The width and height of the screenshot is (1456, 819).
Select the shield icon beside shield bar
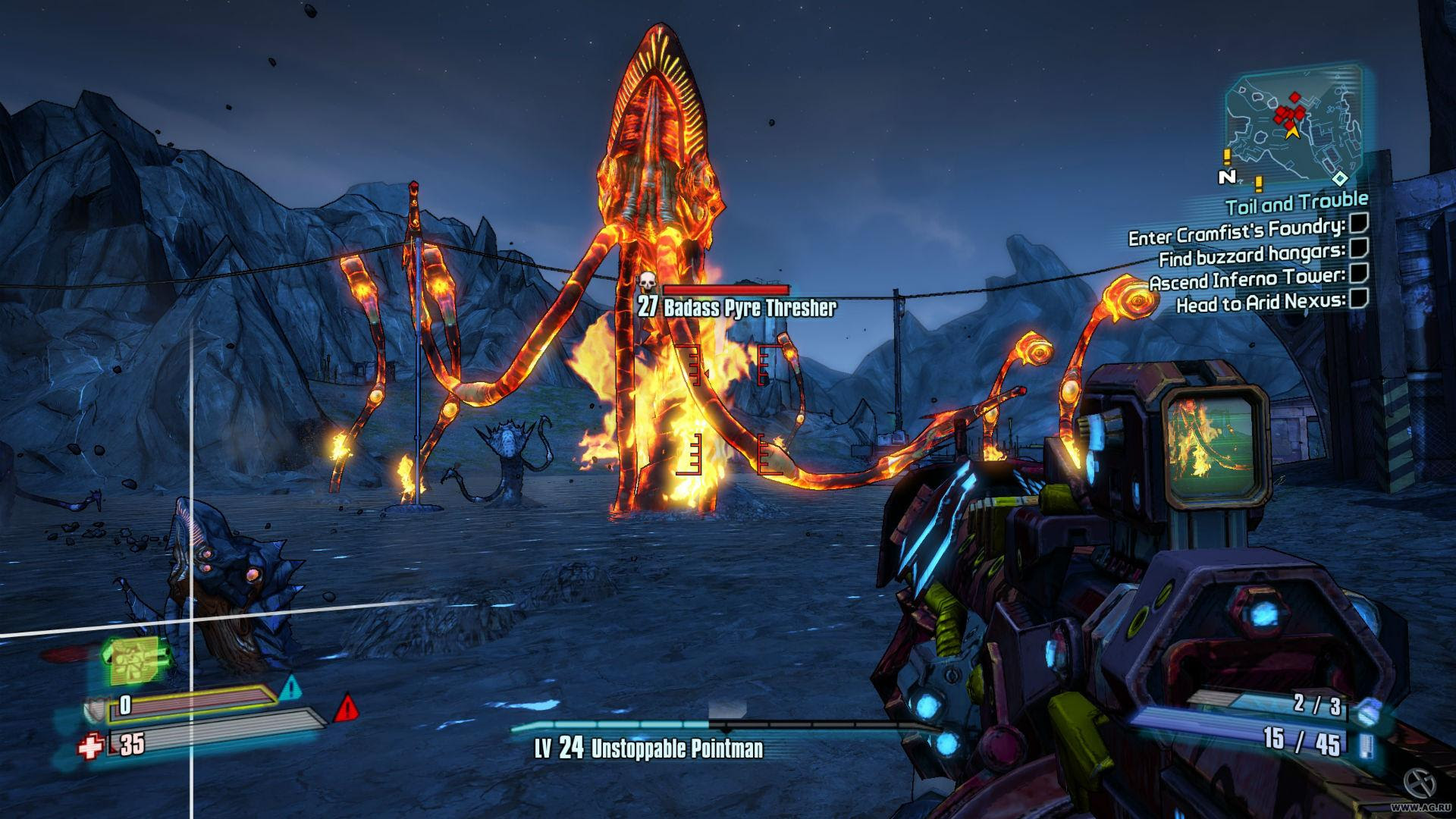tap(95, 709)
